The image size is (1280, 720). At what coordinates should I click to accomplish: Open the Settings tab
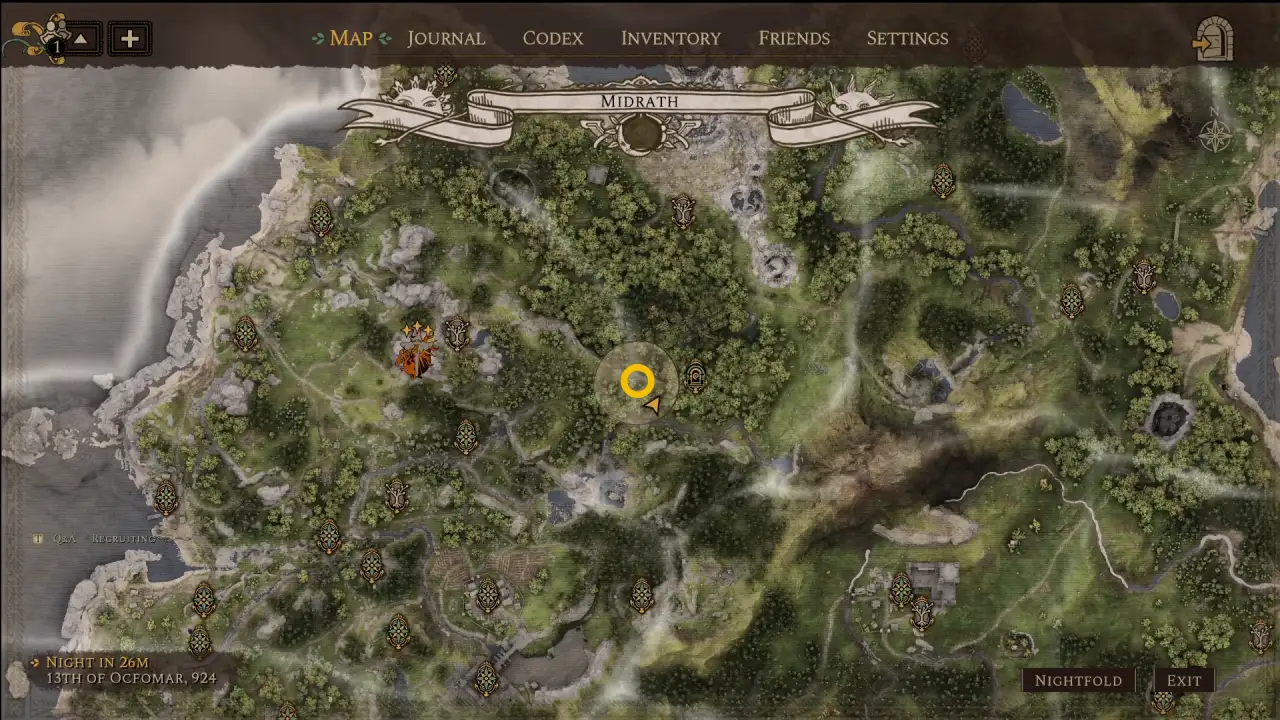(x=907, y=38)
